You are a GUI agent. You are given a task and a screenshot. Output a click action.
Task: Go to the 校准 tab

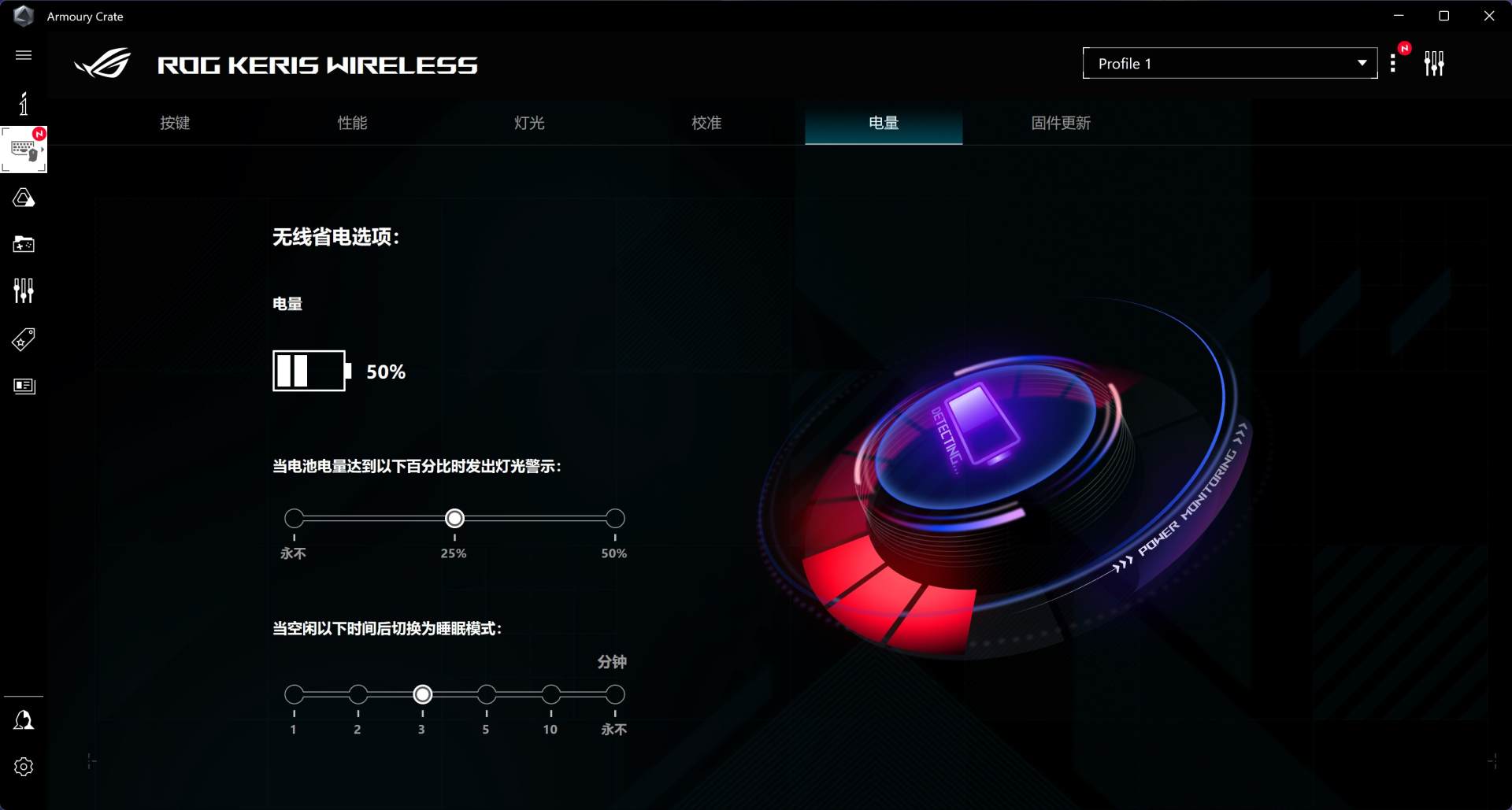[x=706, y=123]
